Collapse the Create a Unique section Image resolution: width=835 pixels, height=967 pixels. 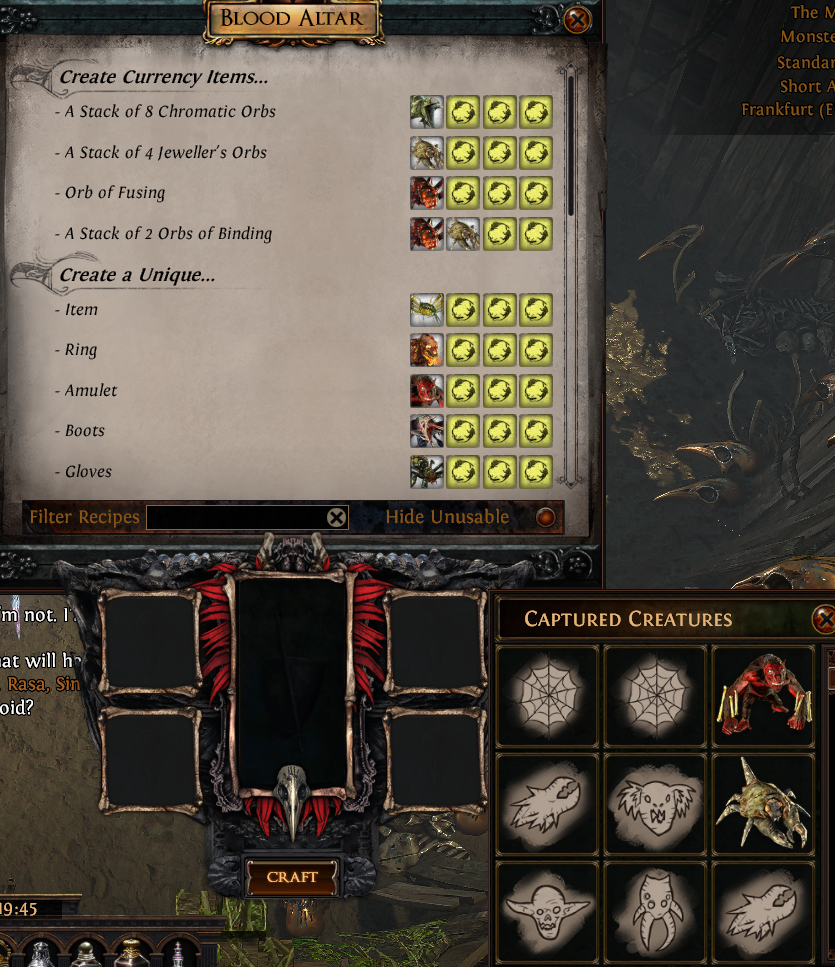pos(137,275)
